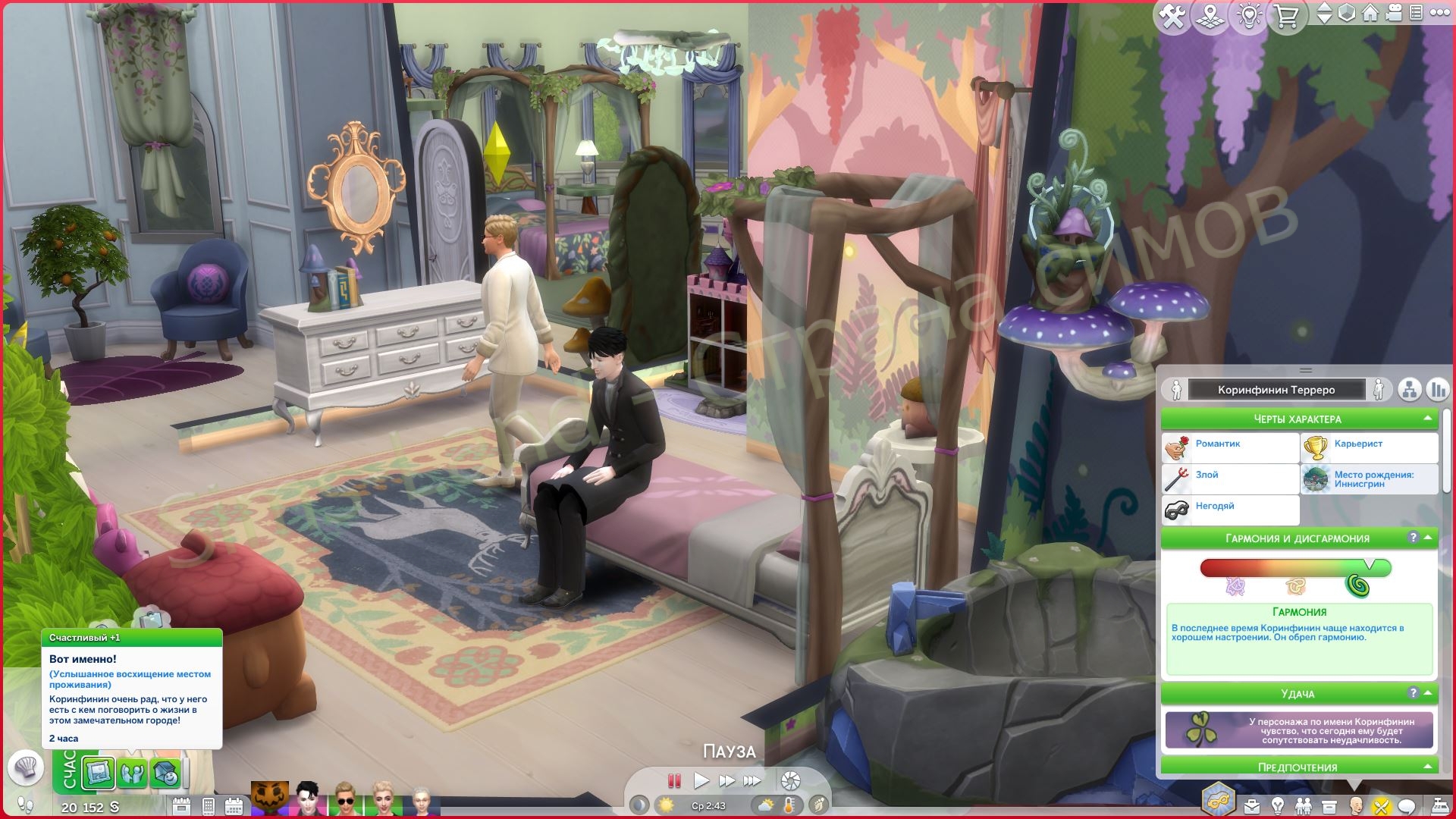Toggle wall view with the up-down arrows icon

pos(1325,13)
